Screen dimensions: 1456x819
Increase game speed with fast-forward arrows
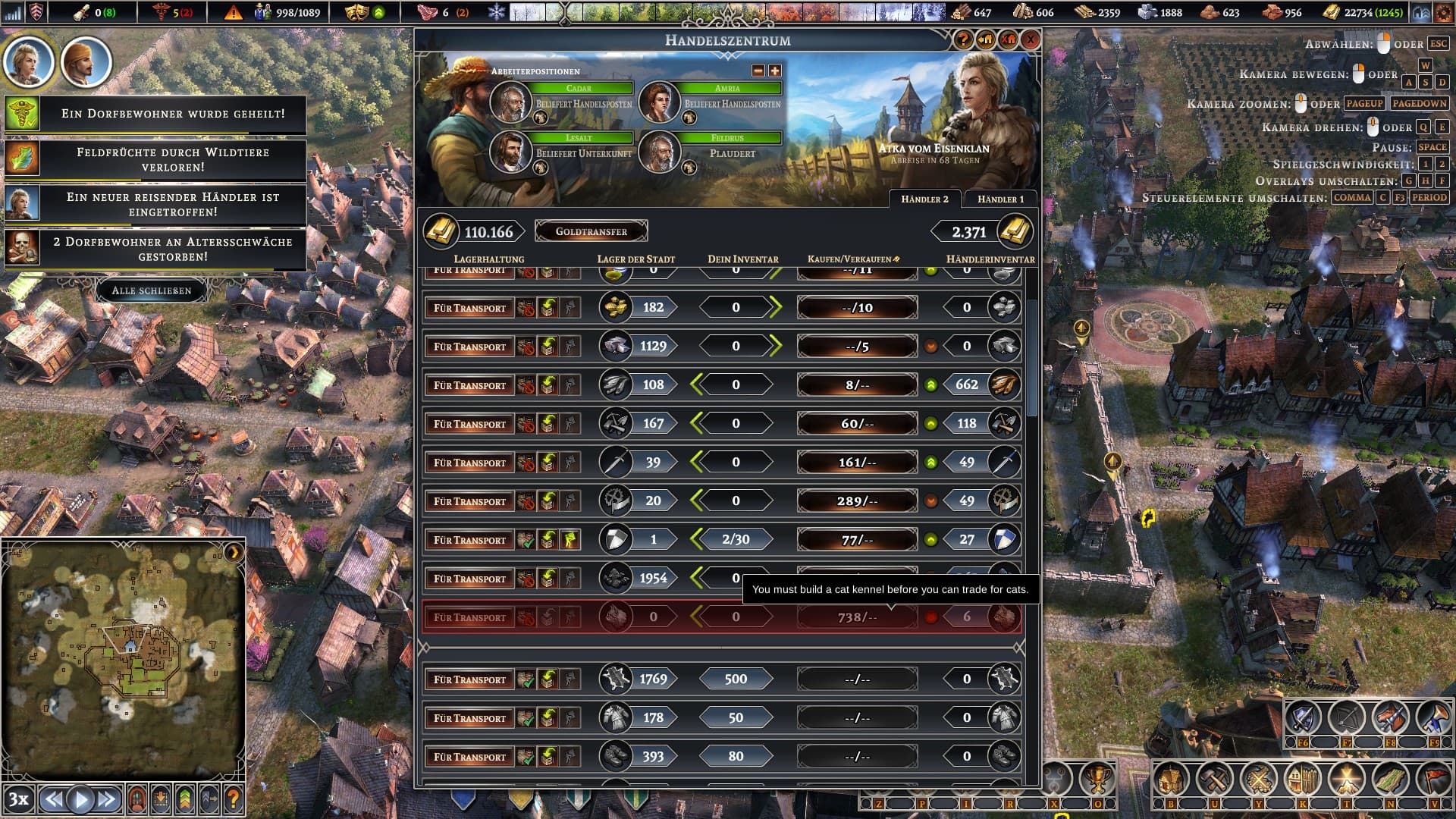[x=107, y=799]
